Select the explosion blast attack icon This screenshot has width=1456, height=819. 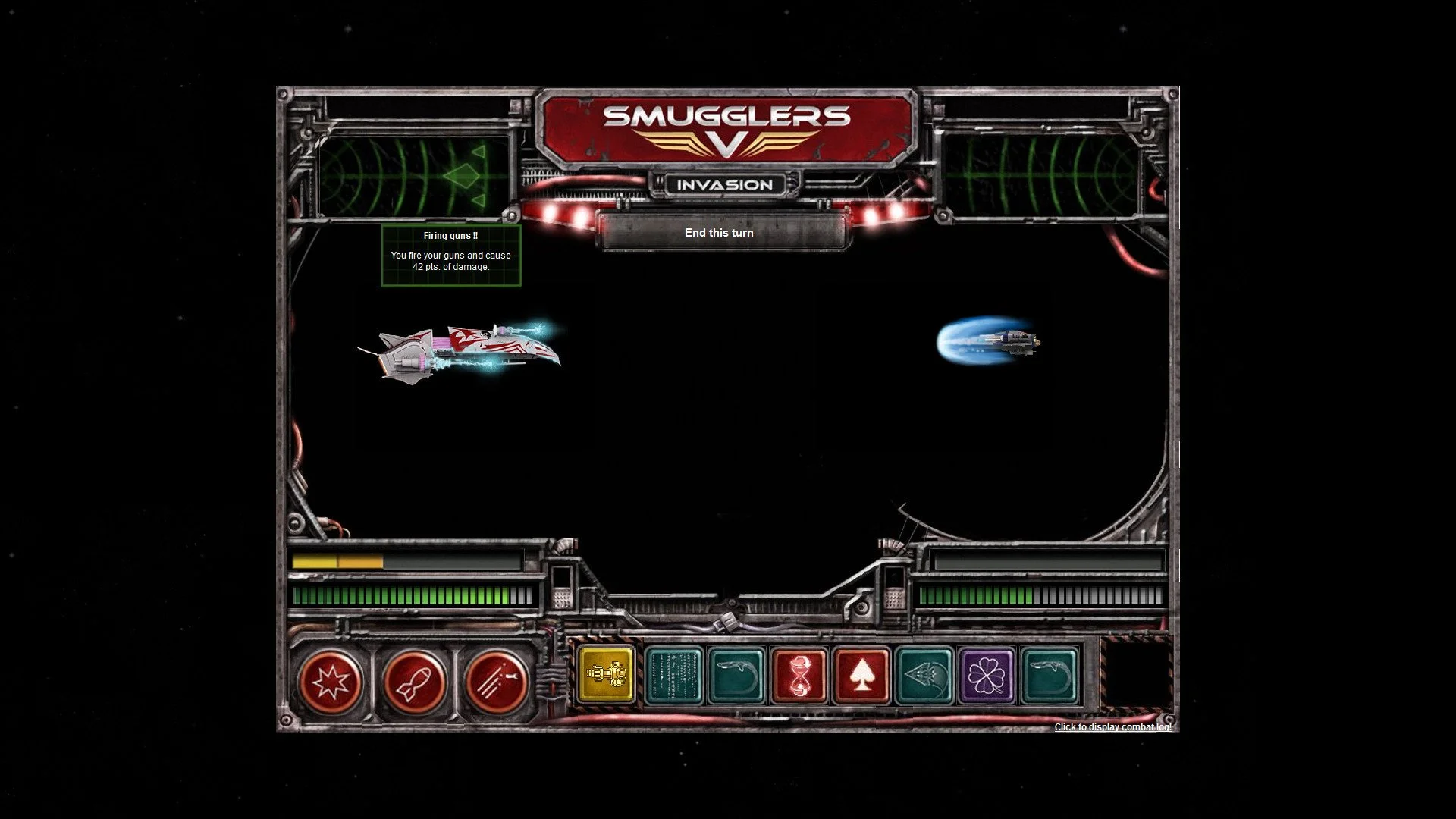[x=332, y=682]
